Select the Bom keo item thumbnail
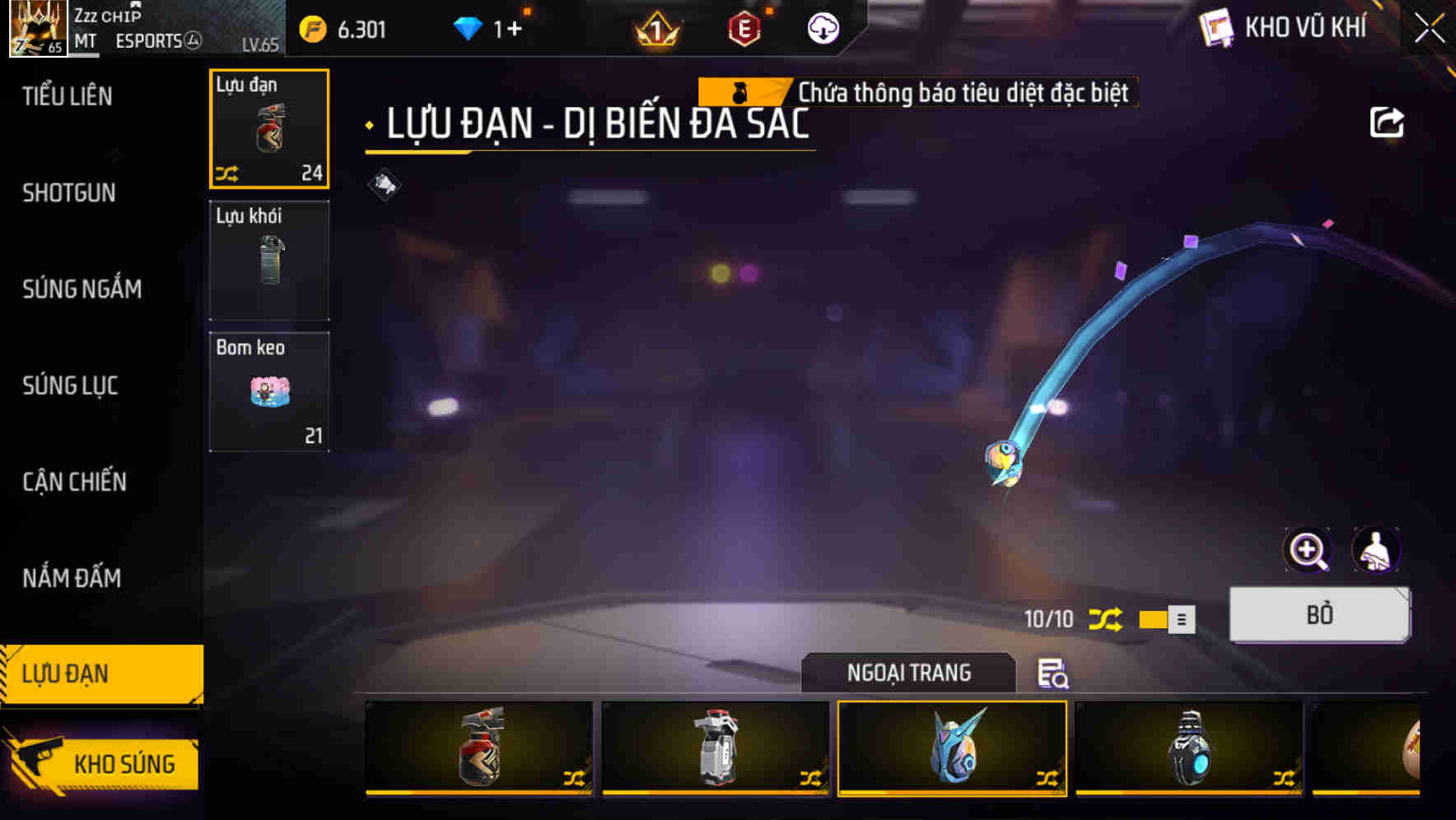The height and width of the screenshot is (820, 1456). tap(269, 392)
